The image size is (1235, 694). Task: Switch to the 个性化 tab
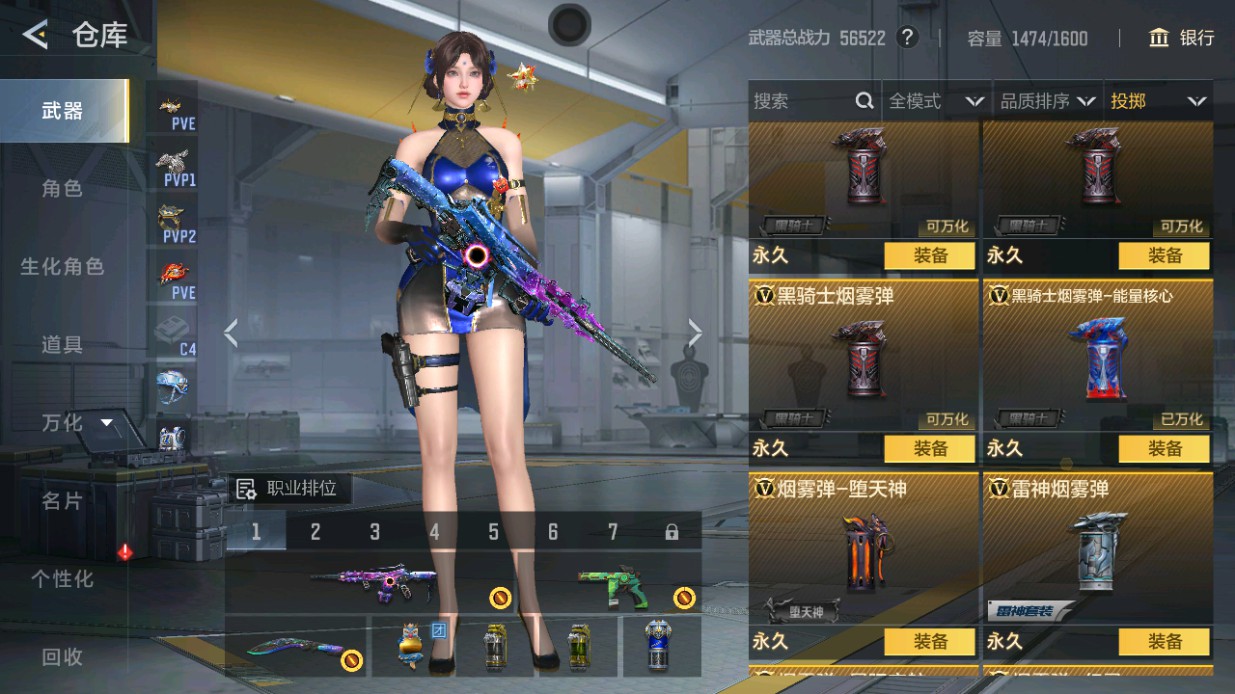coord(62,578)
